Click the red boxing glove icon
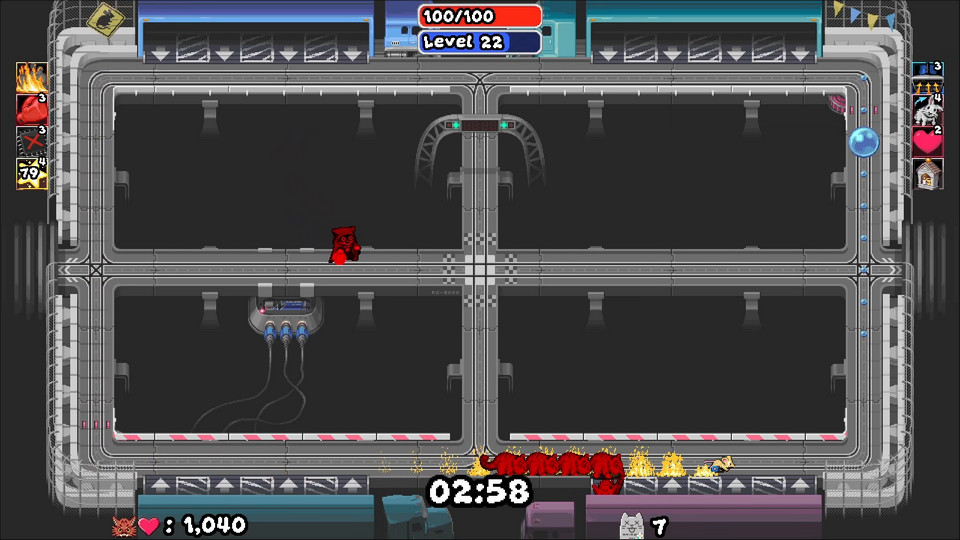The width and height of the screenshot is (960, 540). [31, 109]
